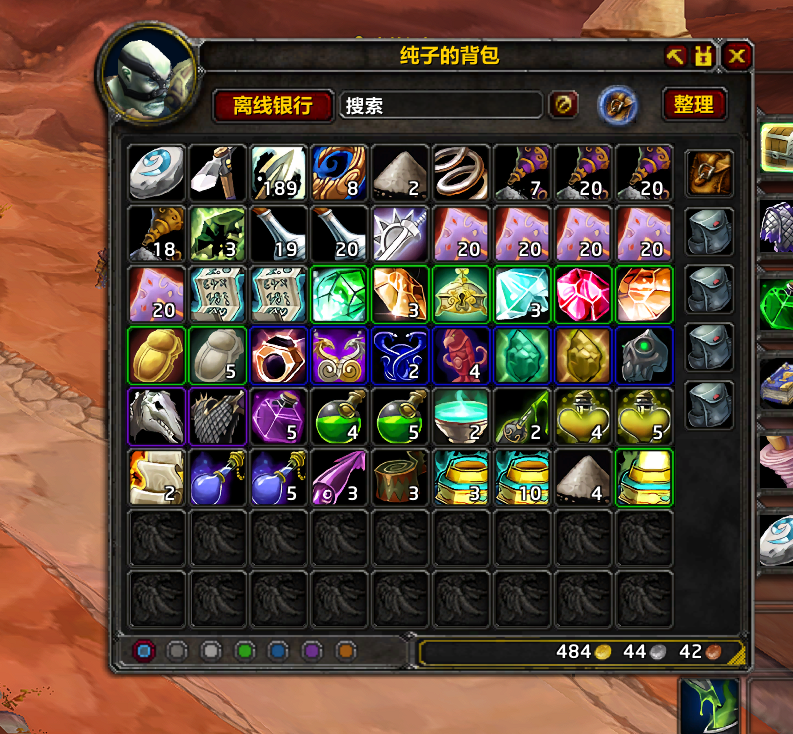The height and width of the screenshot is (734, 793).
Task: Select the glowing teal cauldron item
Action: [462, 416]
